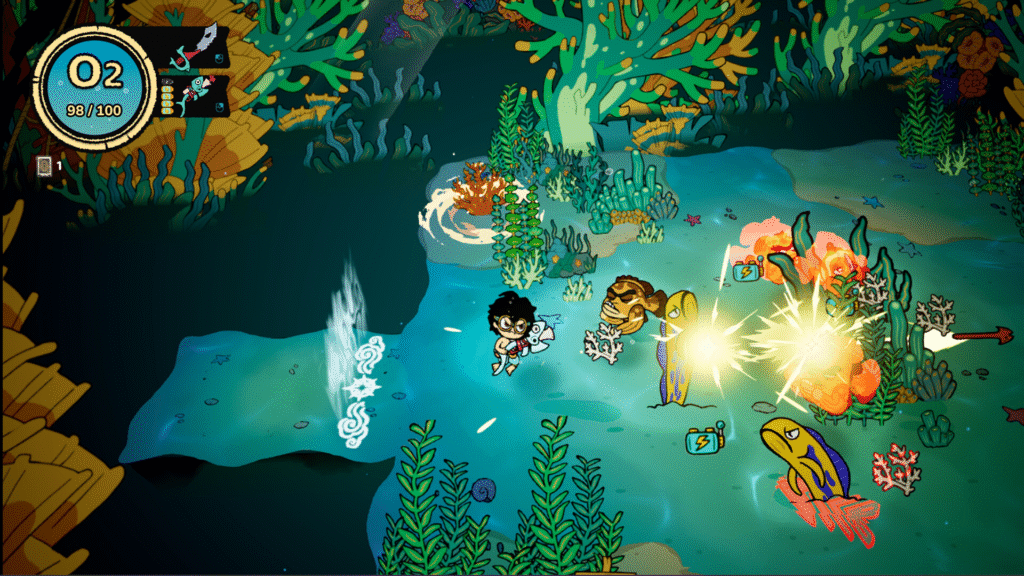Select the fish gun weapon slot

click(x=191, y=95)
